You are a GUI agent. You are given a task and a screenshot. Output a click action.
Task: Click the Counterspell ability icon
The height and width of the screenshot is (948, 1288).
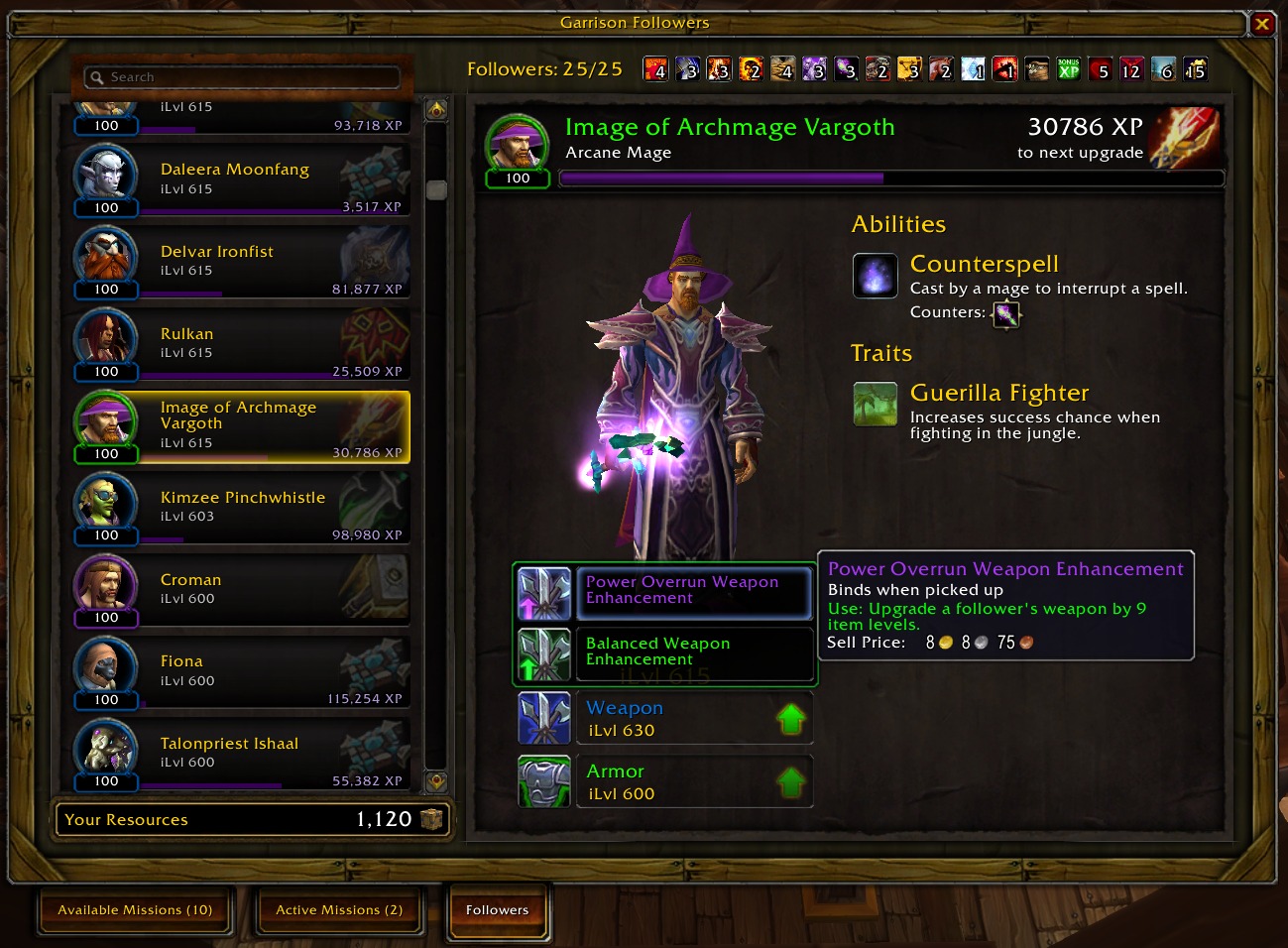876,276
